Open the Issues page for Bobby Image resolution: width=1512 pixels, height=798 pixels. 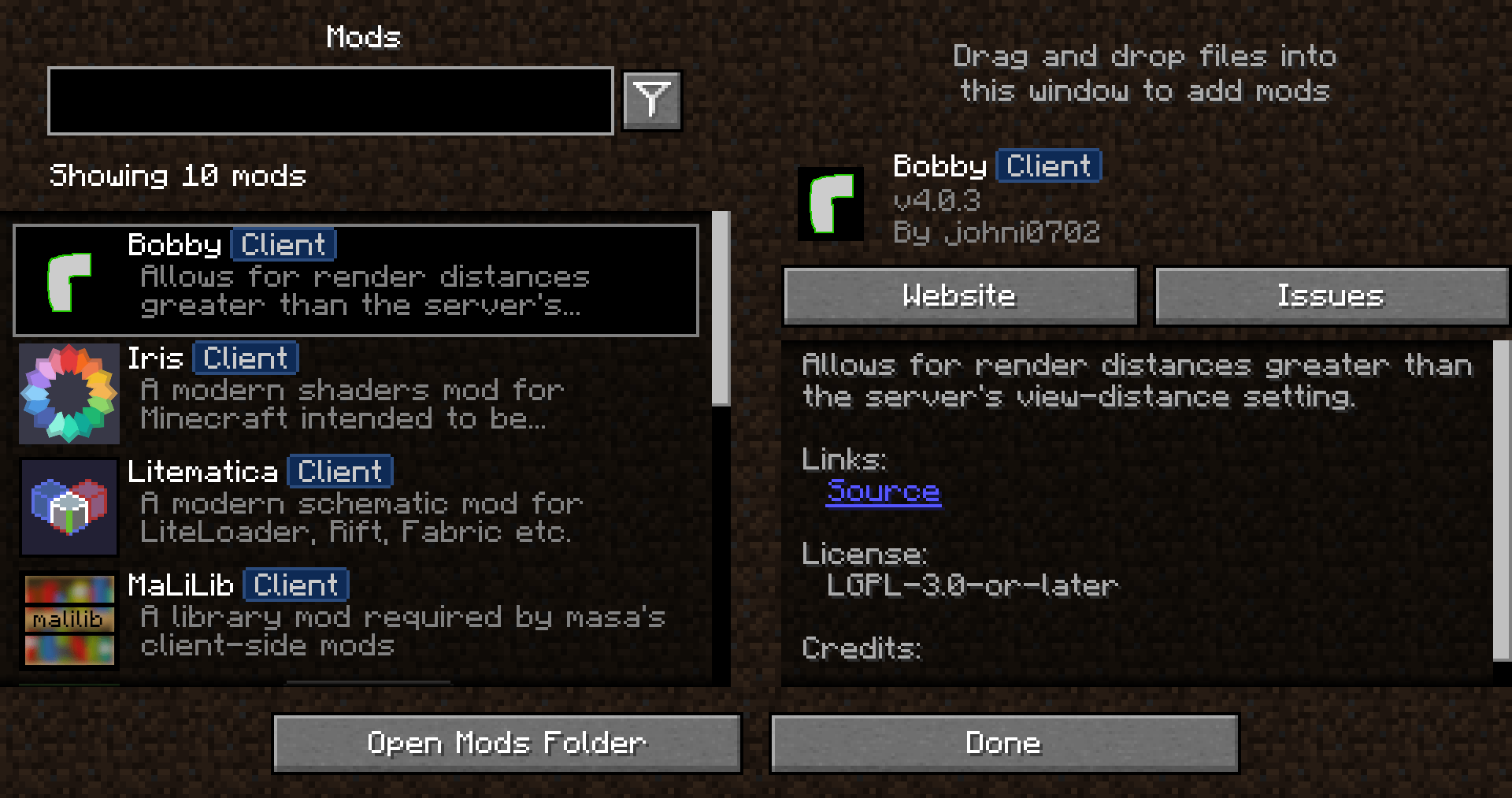(x=1331, y=295)
